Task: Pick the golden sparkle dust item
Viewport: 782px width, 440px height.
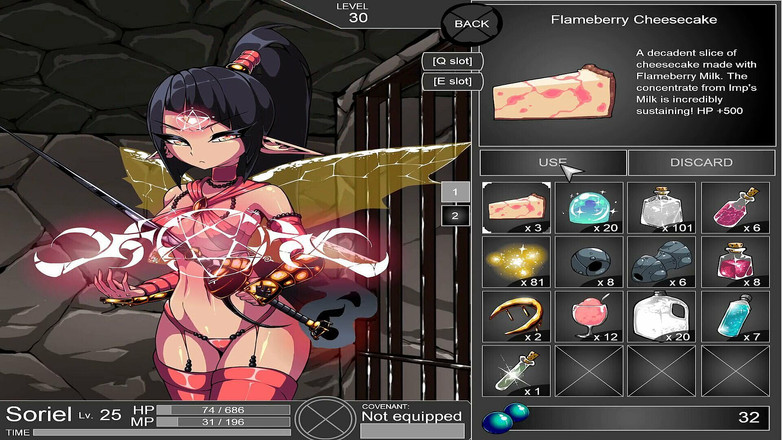Action: pos(516,261)
